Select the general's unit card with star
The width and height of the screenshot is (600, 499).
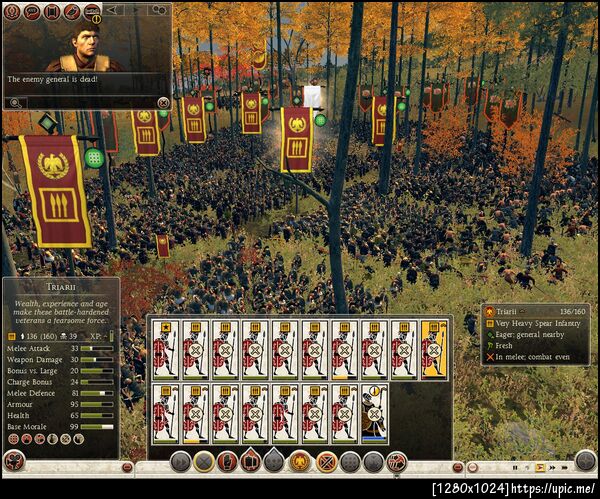pyautogui.click(x=164, y=350)
